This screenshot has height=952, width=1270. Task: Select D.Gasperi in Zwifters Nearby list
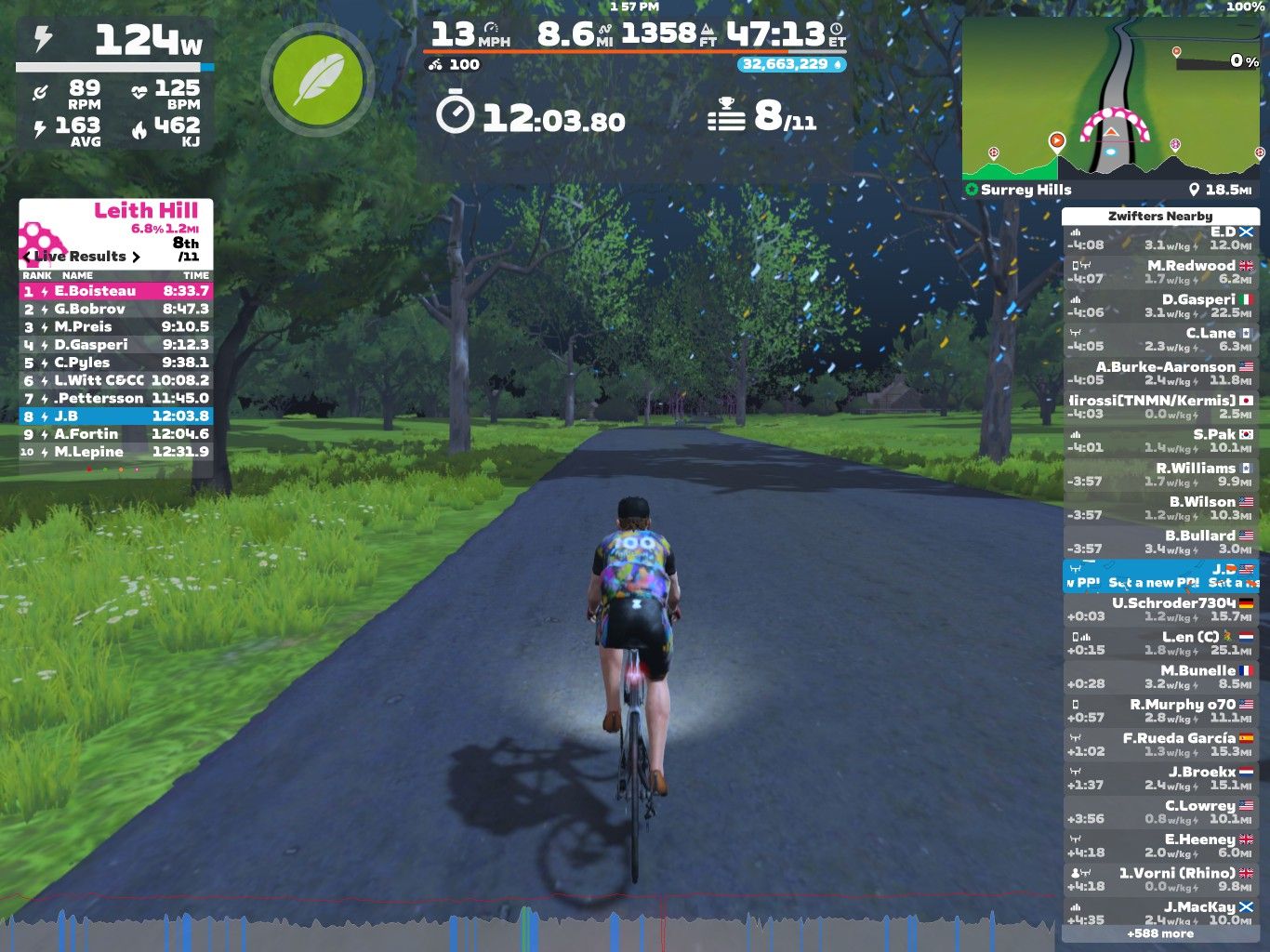[1159, 306]
